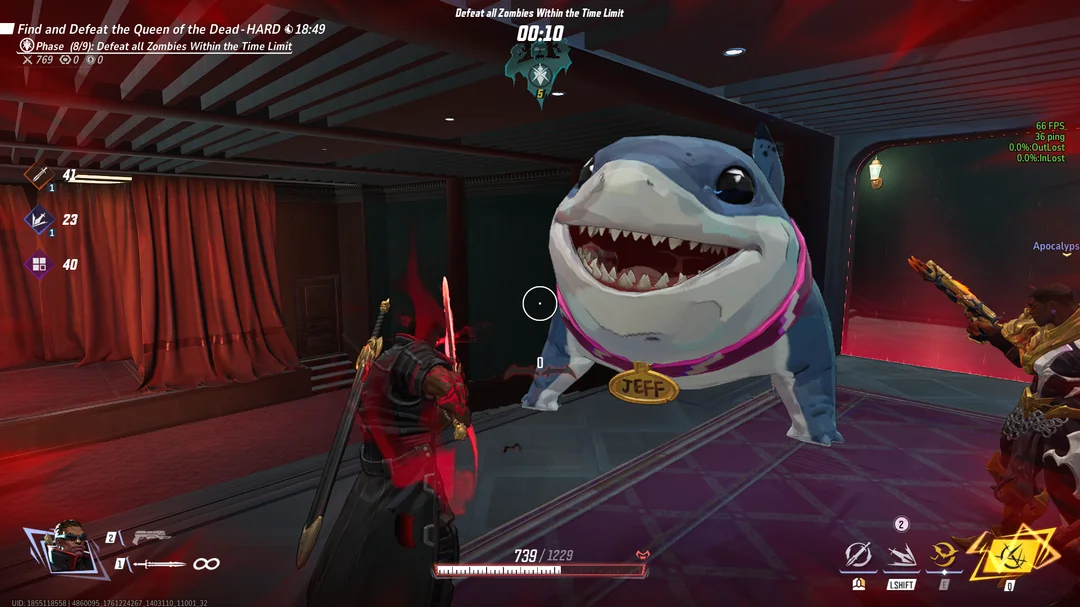Select the sword weapon slot

pos(158,564)
